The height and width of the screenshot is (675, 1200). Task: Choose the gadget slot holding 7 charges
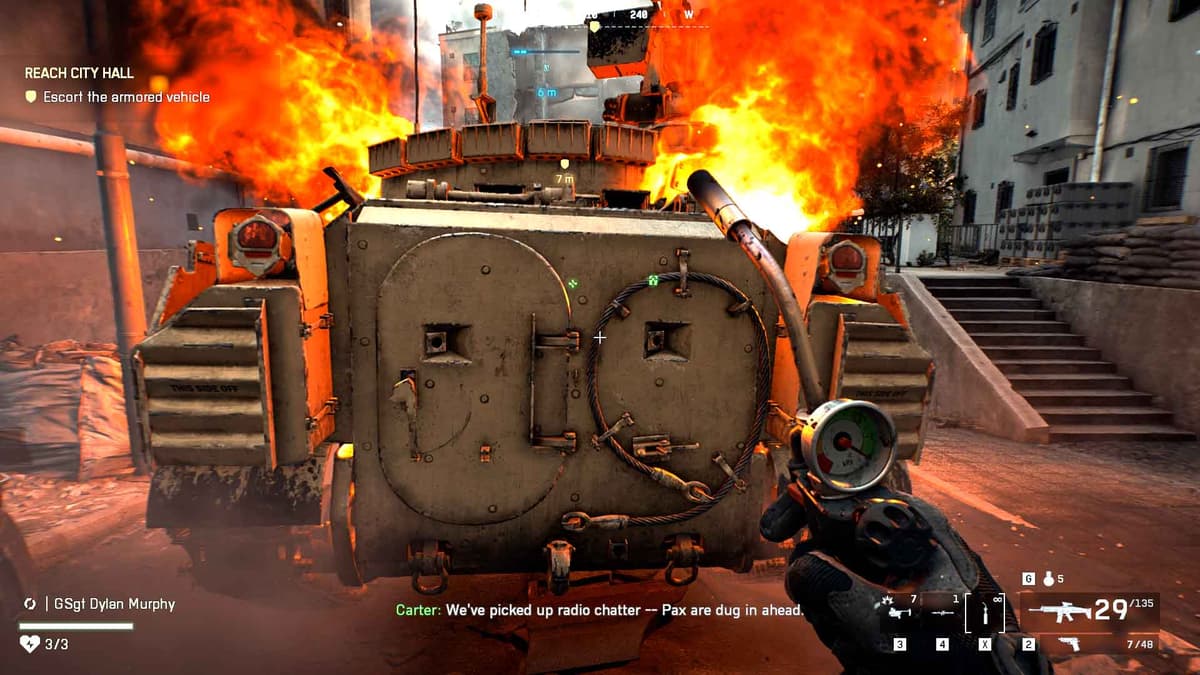click(x=899, y=610)
